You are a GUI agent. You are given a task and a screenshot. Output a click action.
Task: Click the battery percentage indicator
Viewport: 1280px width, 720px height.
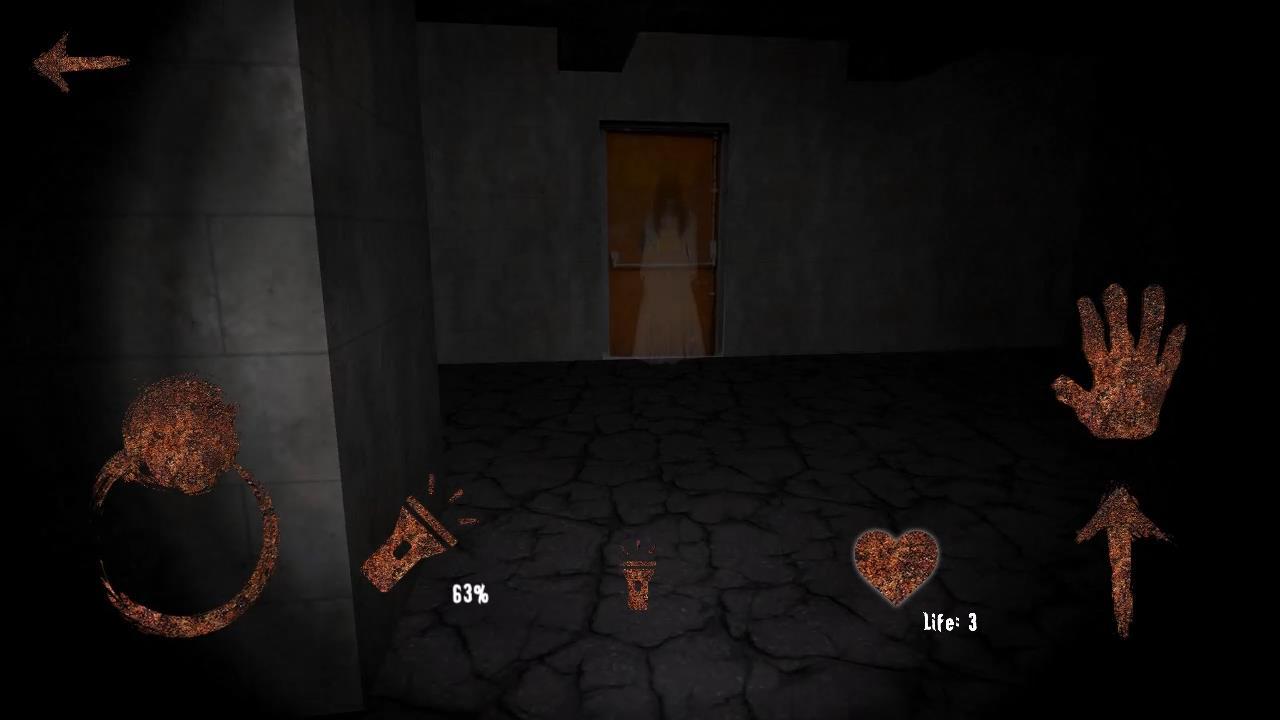point(469,594)
